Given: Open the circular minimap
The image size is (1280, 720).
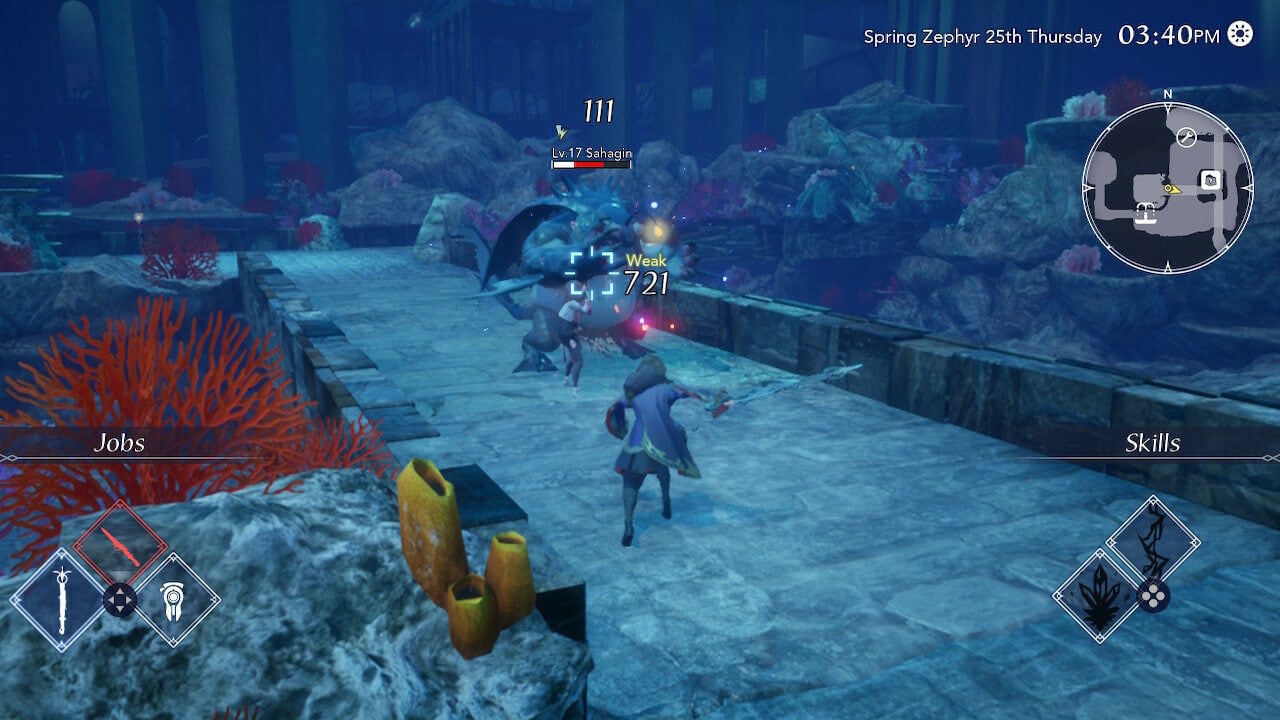Looking at the screenshot, I should [1167, 188].
